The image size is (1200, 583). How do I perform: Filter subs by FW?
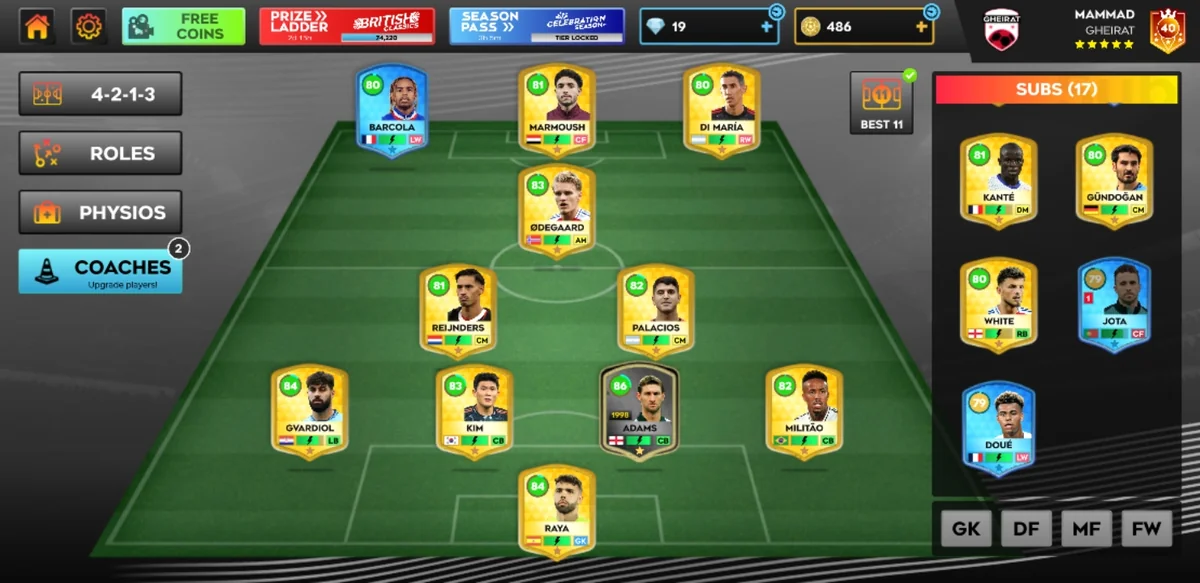1146,529
